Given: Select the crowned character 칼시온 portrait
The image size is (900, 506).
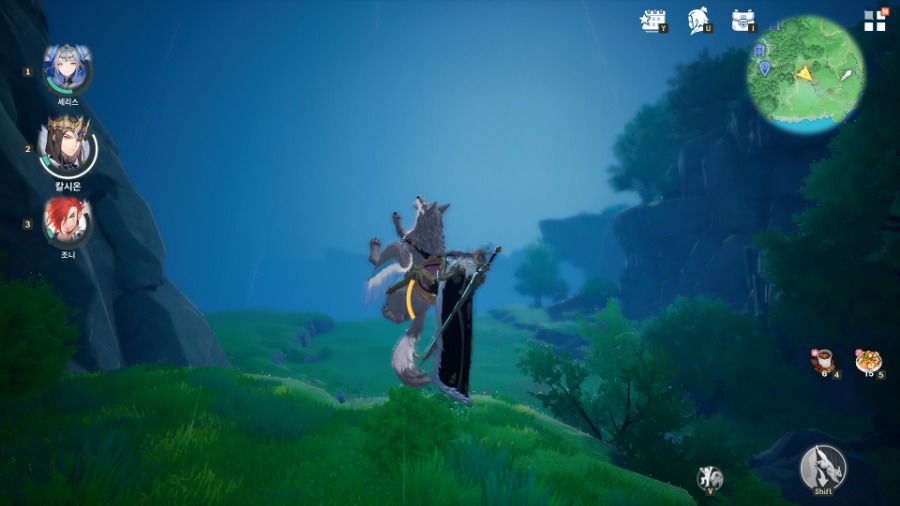Looking at the screenshot, I should [x=67, y=146].
